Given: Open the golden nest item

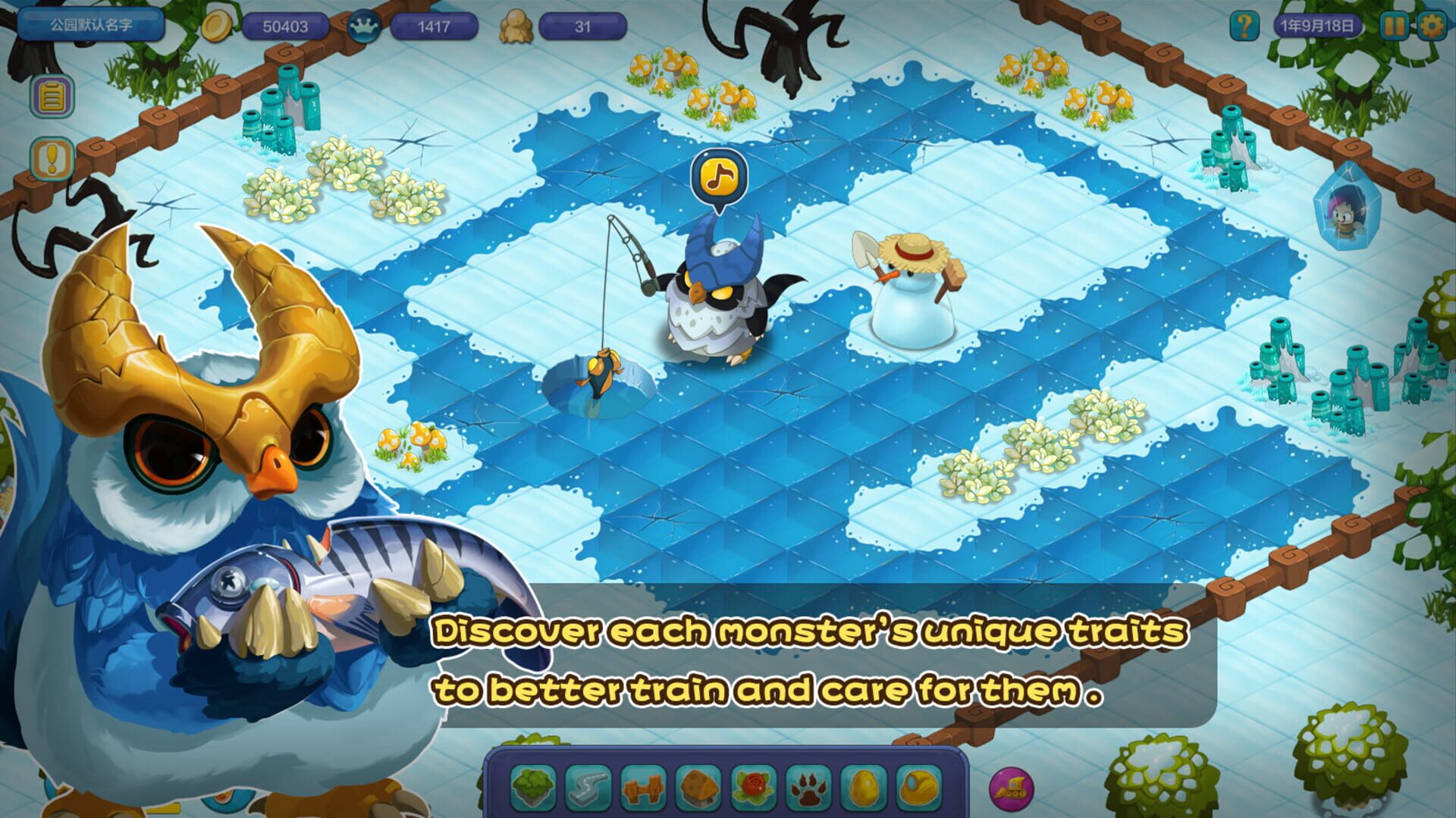Looking at the screenshot, I should [x=918, y=788].
